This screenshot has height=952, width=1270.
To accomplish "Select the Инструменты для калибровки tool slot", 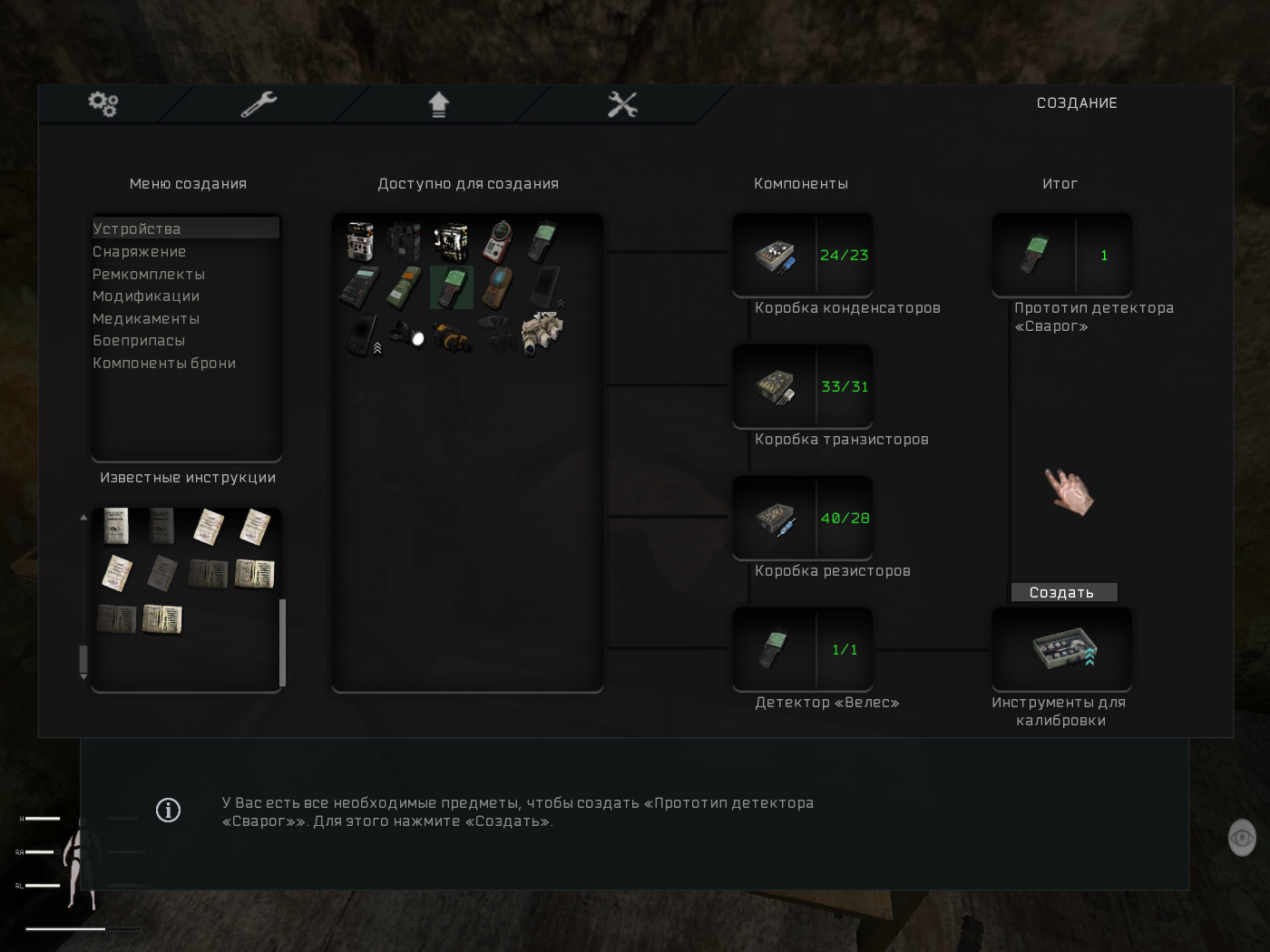I will 1061,650.
